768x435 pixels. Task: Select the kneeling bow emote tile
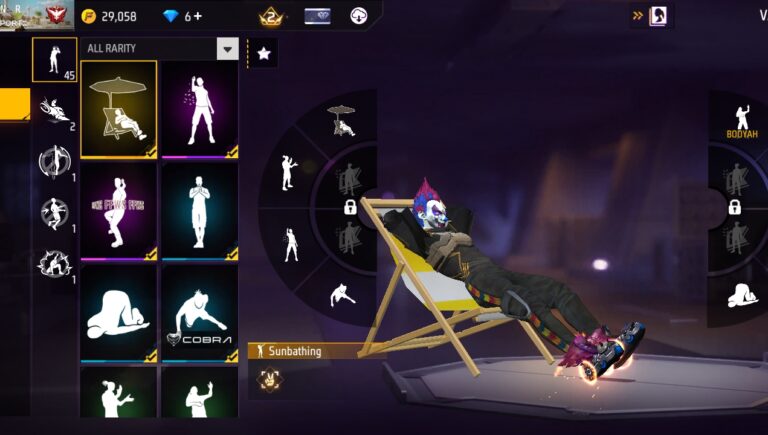[118, 312]
